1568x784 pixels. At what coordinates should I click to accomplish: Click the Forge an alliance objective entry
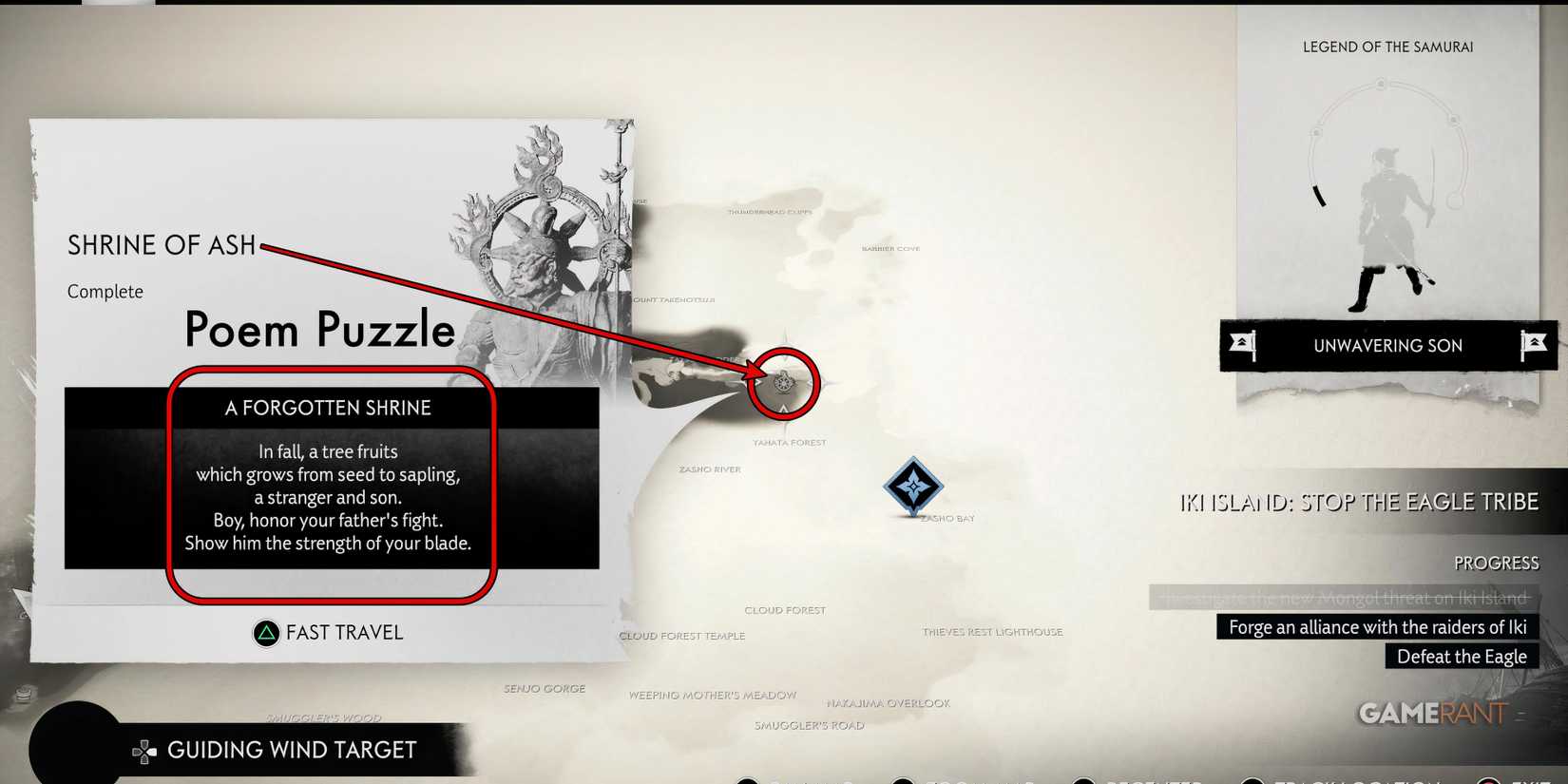(1376, 627)
